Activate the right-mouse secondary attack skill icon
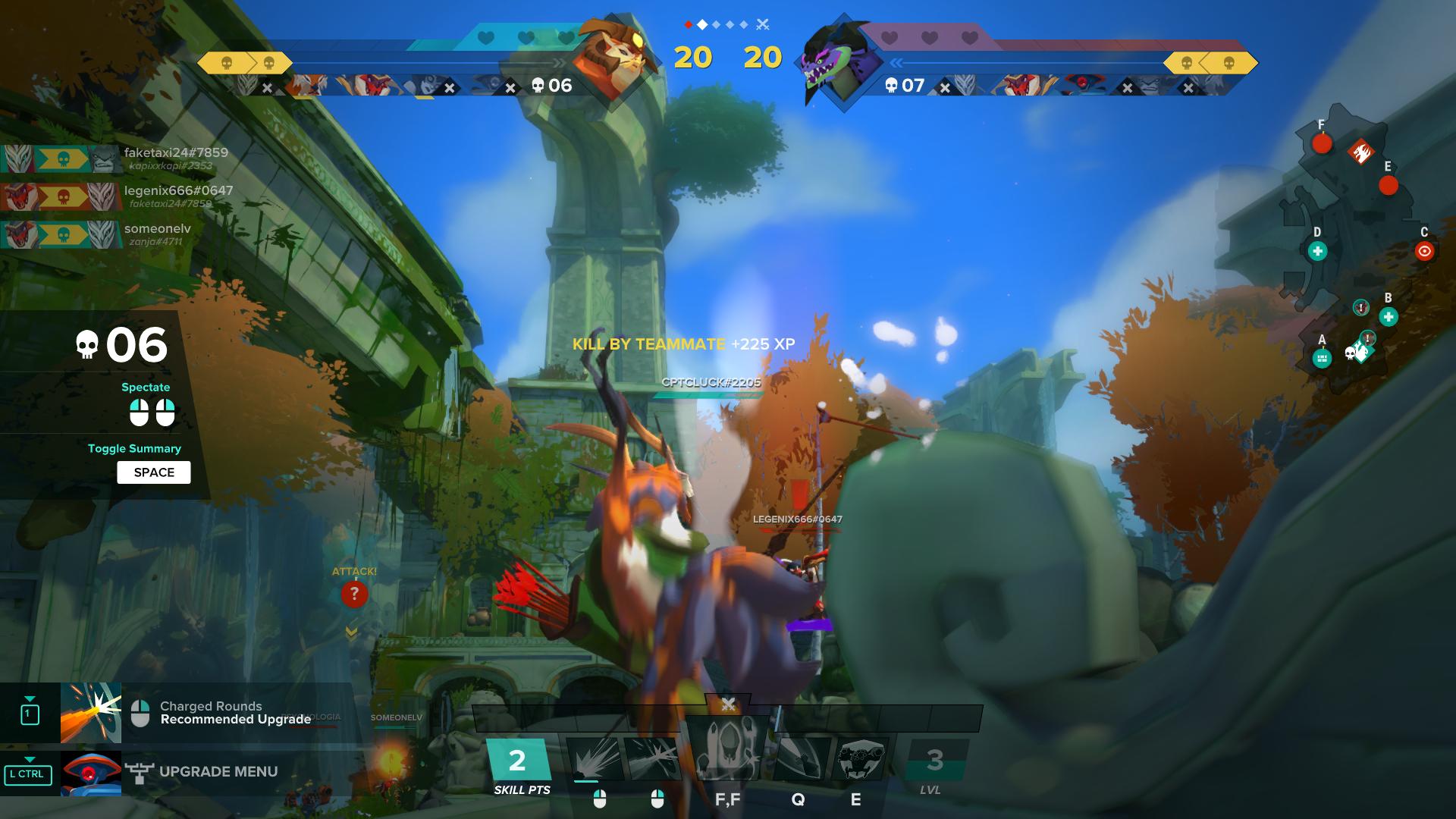Image resolution: width=1456 pixels, height=819 pixels. tap(654, 759)
